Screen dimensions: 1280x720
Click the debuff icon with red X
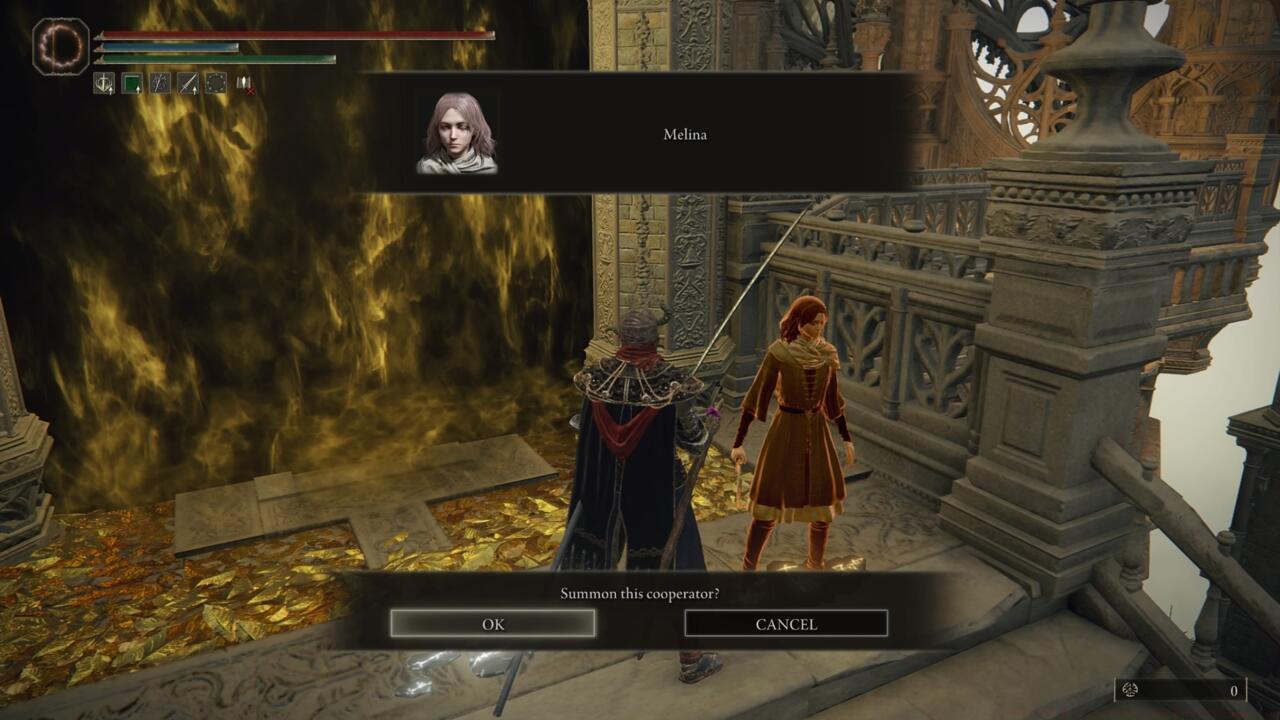click(x=243, y=85)
